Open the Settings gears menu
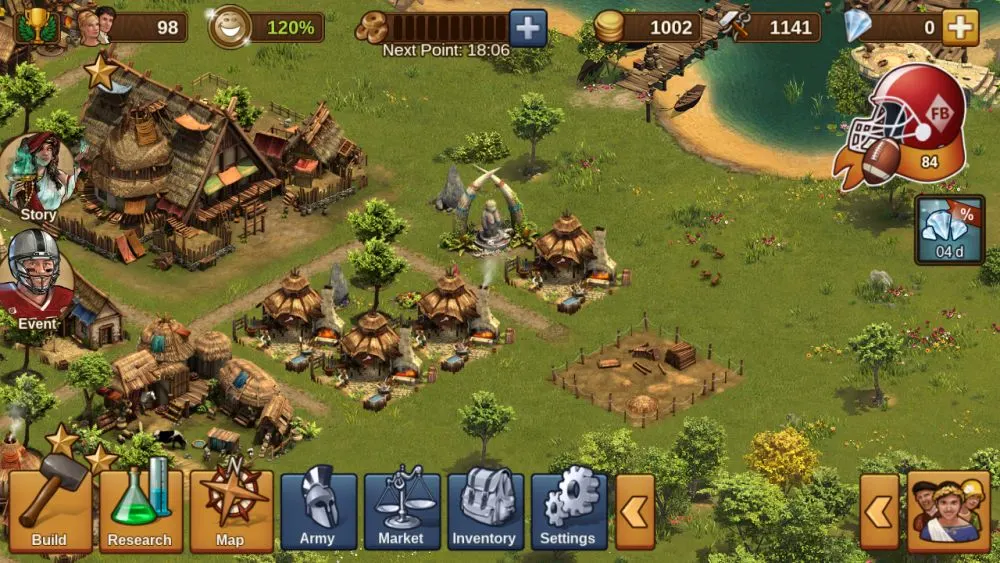Screen dimensions: 1000x563 point(568,511)
